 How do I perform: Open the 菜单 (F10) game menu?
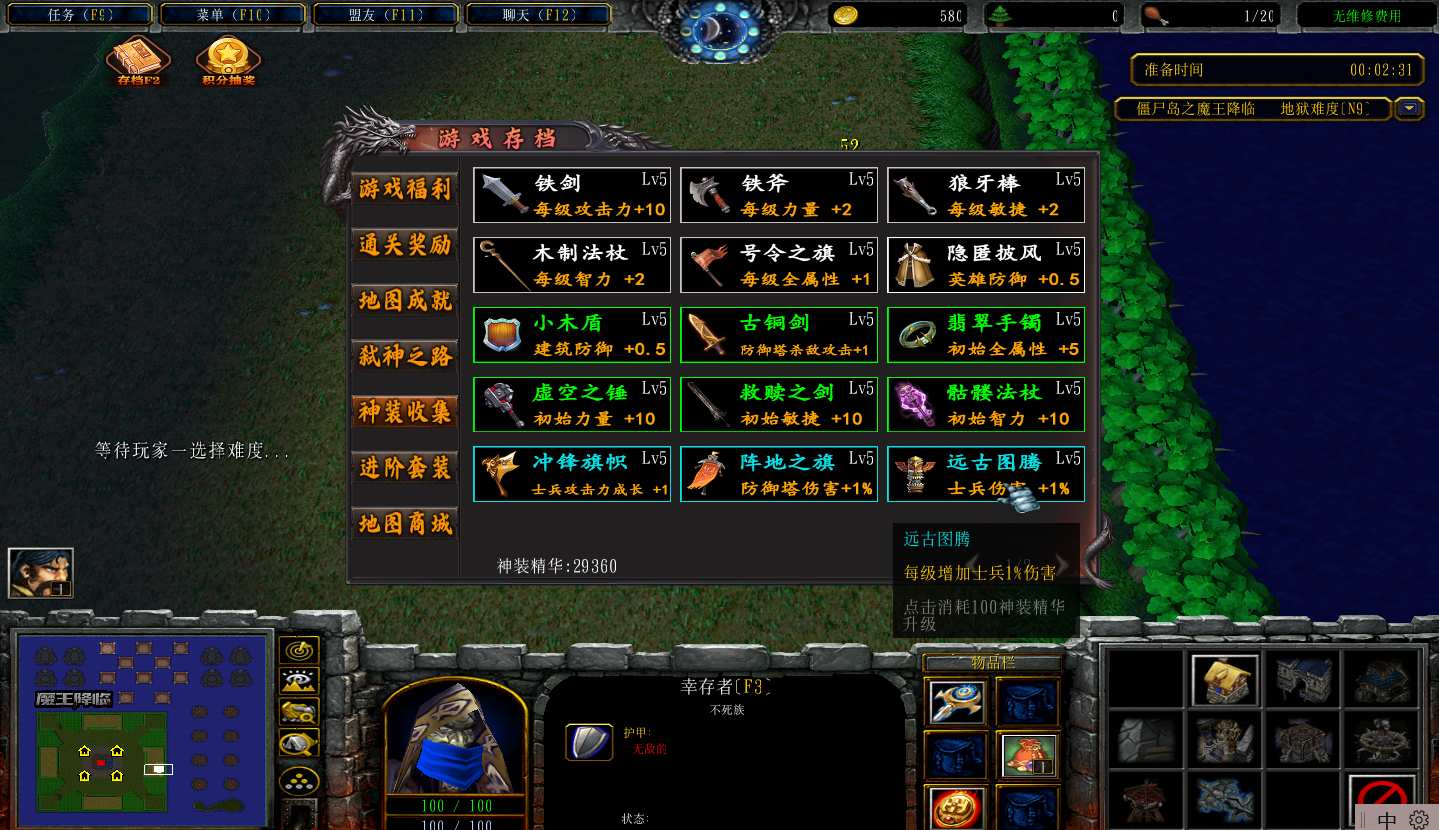coord(234,15)
